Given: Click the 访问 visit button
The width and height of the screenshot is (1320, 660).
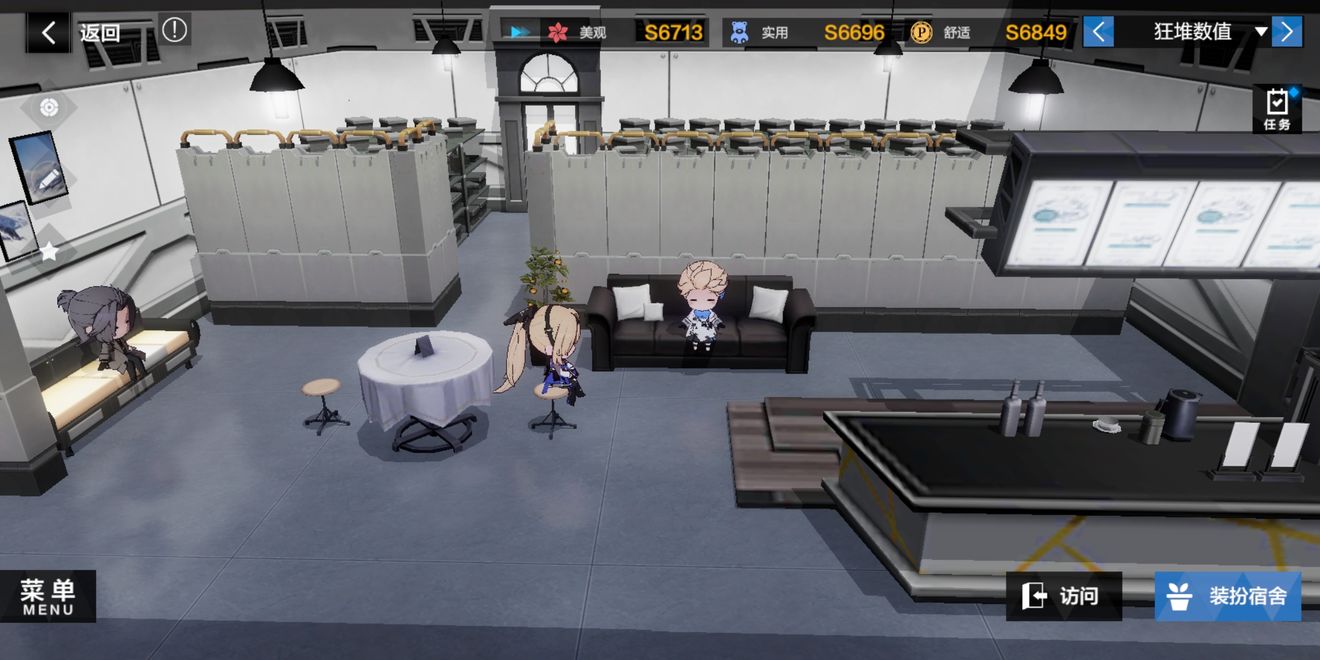Looking at the screenshot, I should pos(1064,597).
